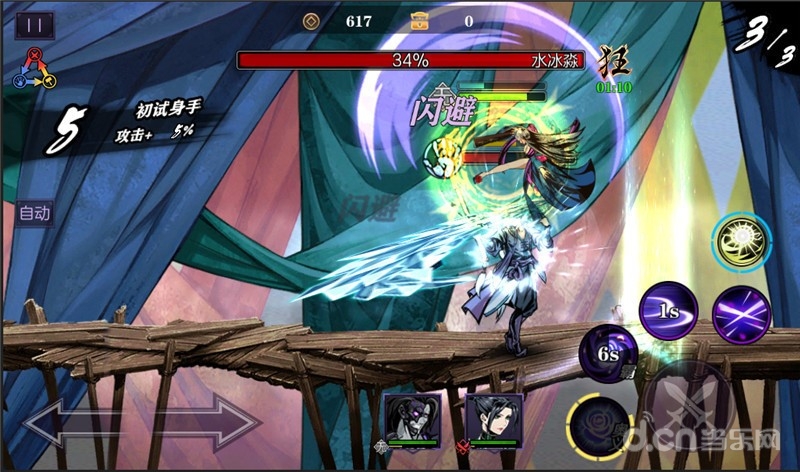Tap the left movement arrow
This screenshot has height=472, width=800.
click(x=70, y=424)
